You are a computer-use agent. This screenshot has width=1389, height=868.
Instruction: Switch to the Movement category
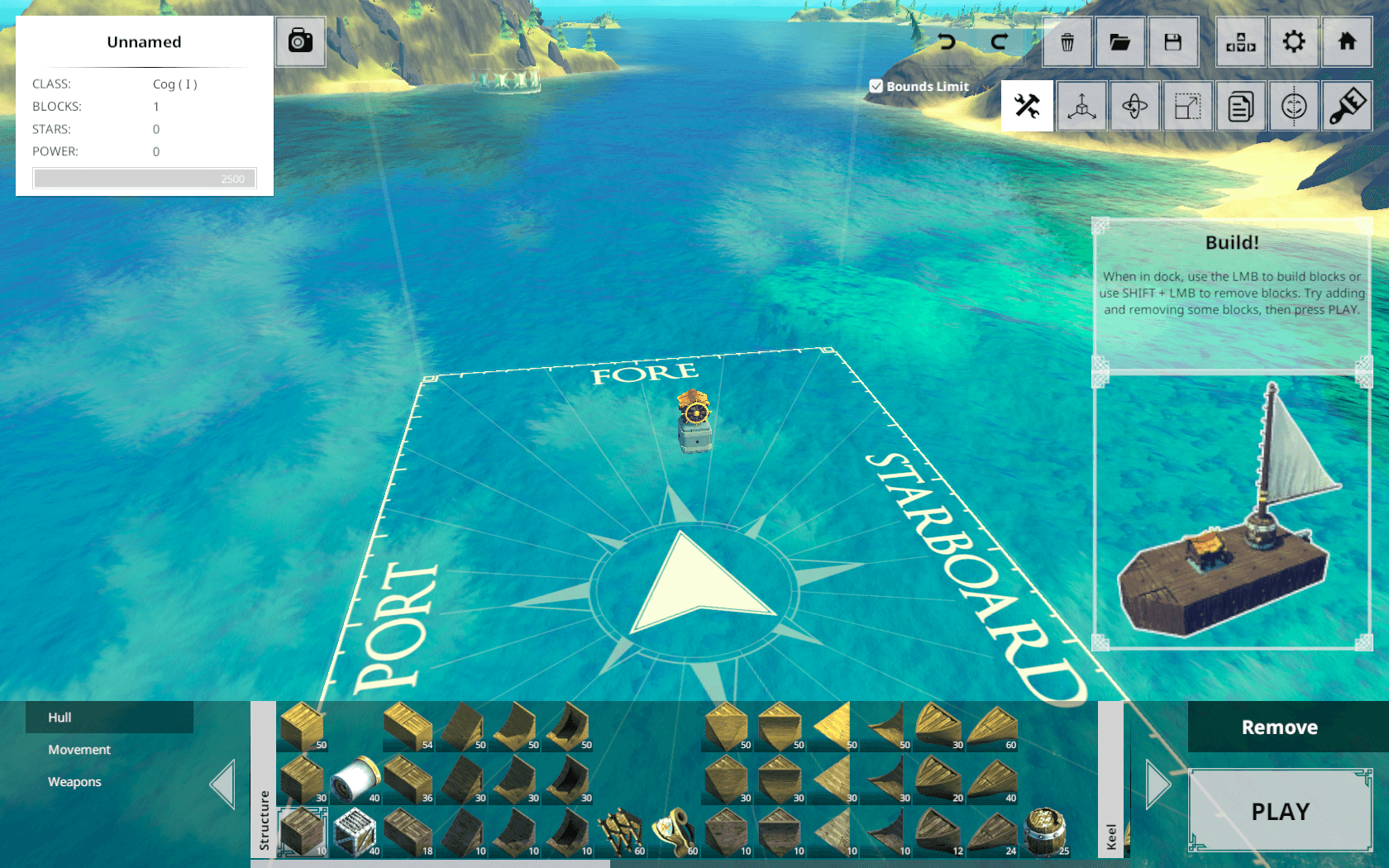point(79,750)
